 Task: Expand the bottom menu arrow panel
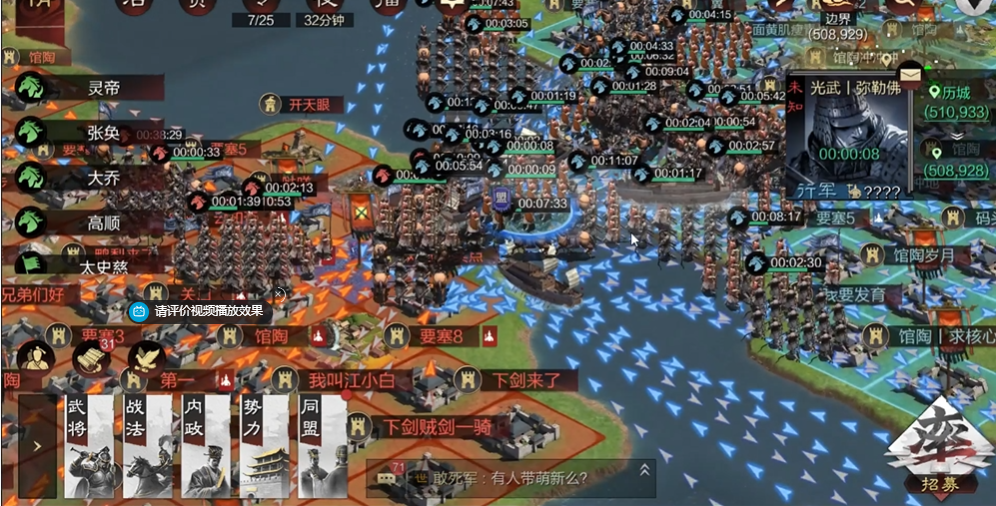(x=37, y=446)
